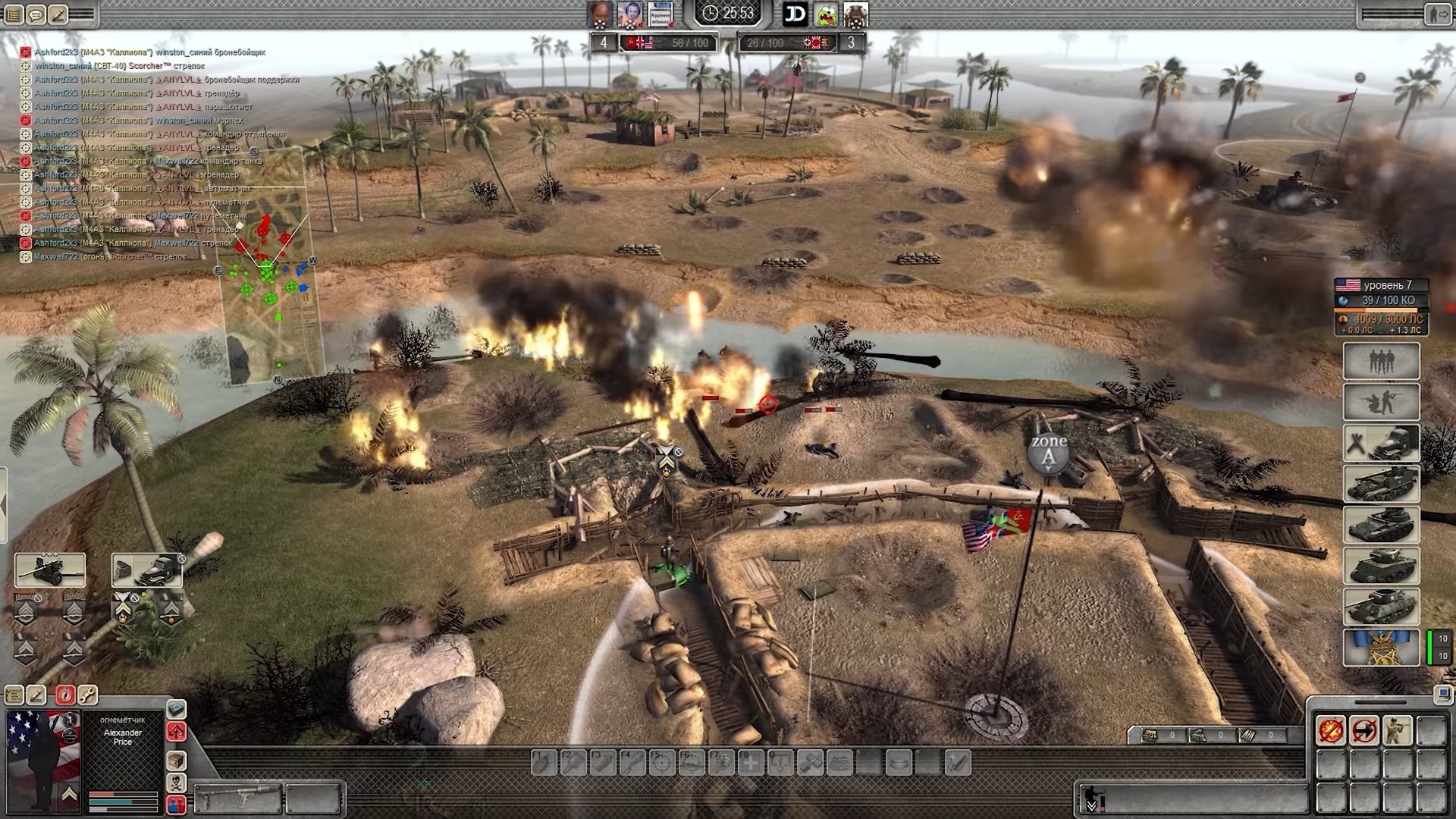This screenshot has height=819, width=1456.
Task: Choose the supply truck reinforcement option
Action: 1381,443
